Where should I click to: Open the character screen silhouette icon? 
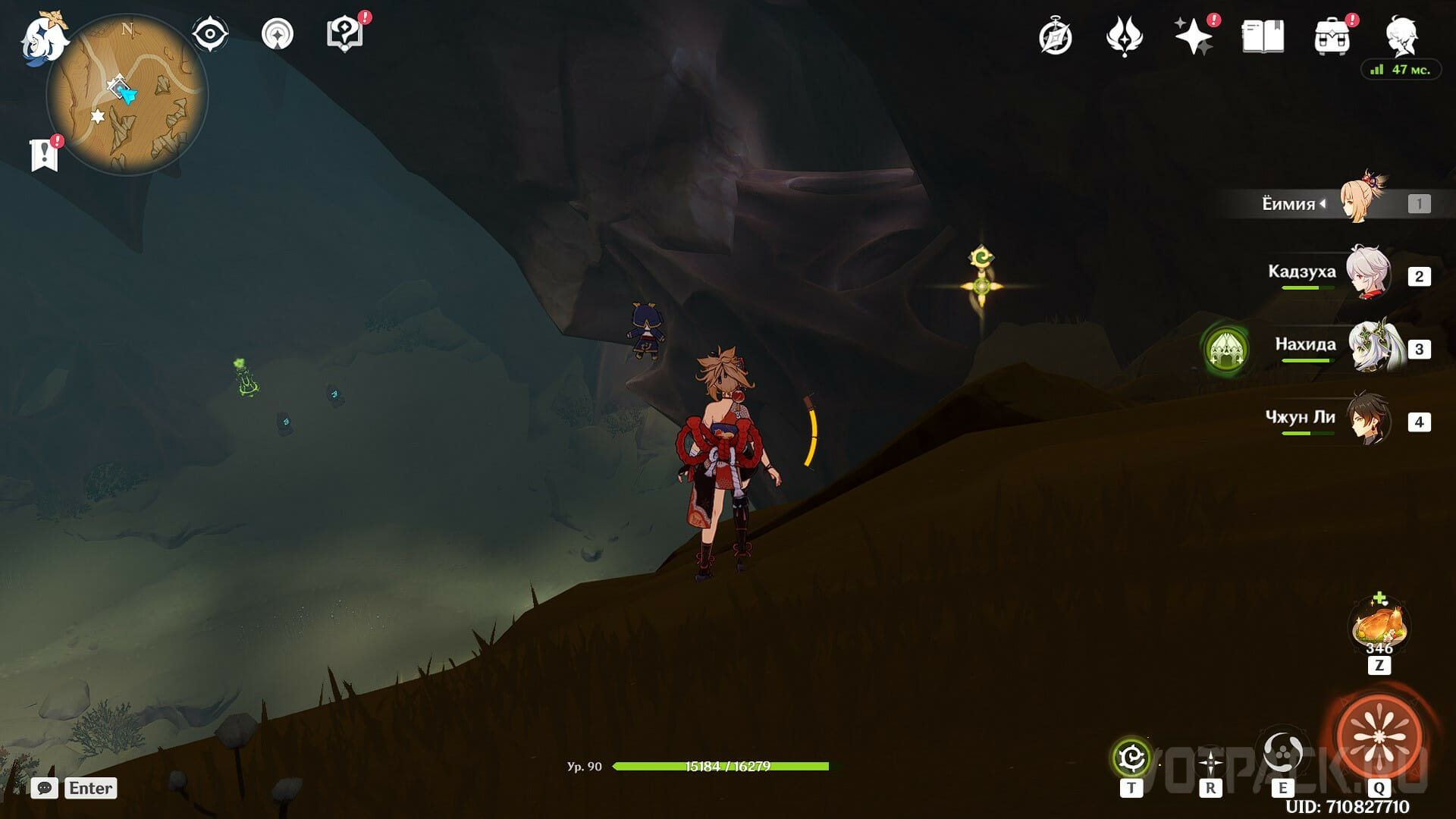[1401, 35]
